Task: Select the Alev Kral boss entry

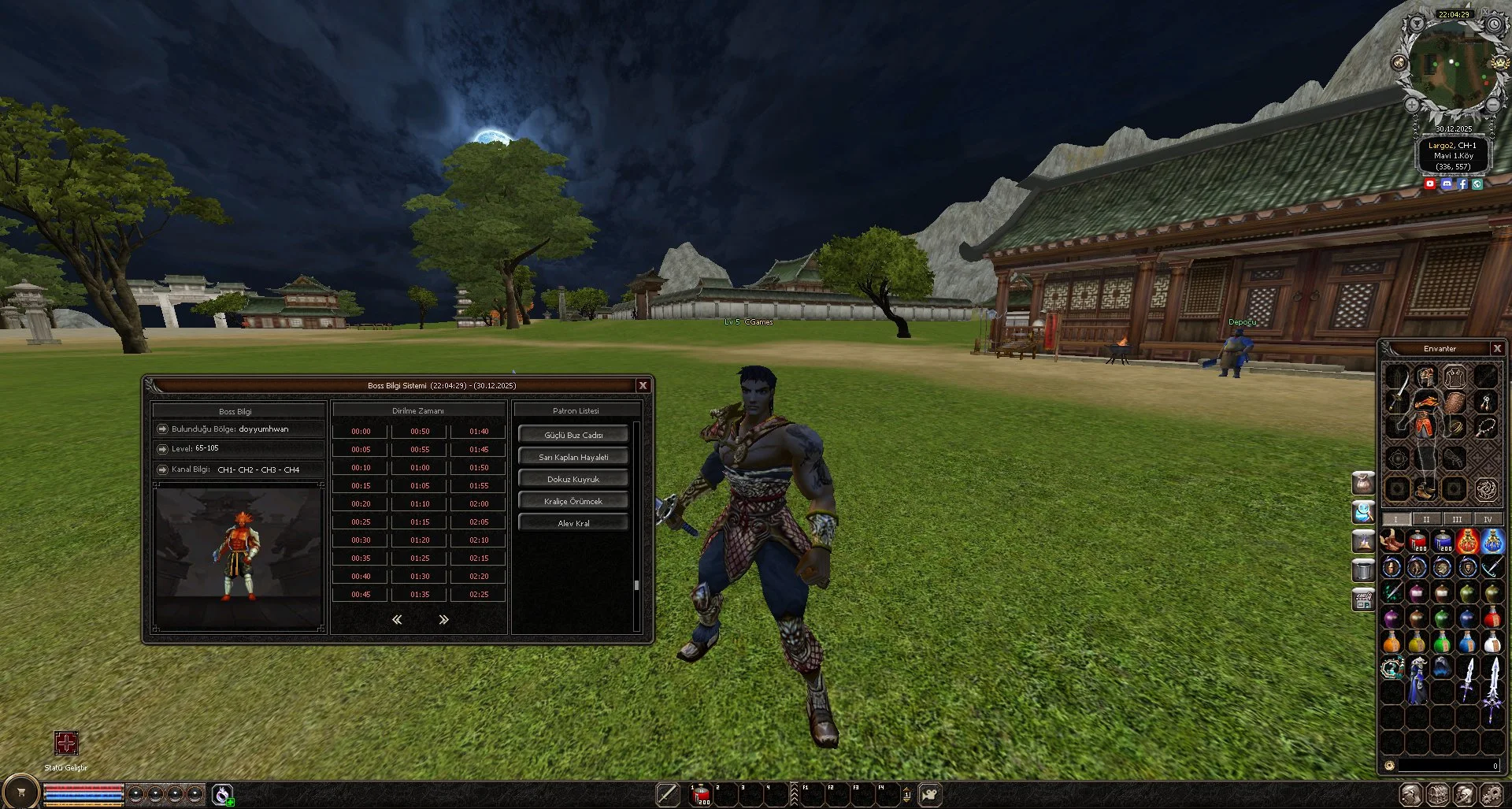Action: (573, 523)
